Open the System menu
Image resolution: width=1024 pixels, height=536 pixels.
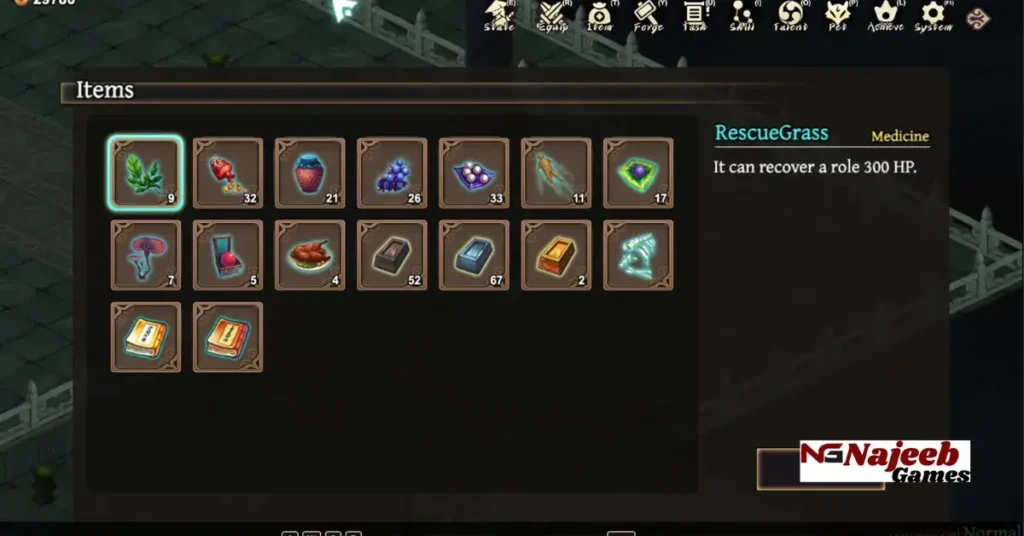coord(933,14)
